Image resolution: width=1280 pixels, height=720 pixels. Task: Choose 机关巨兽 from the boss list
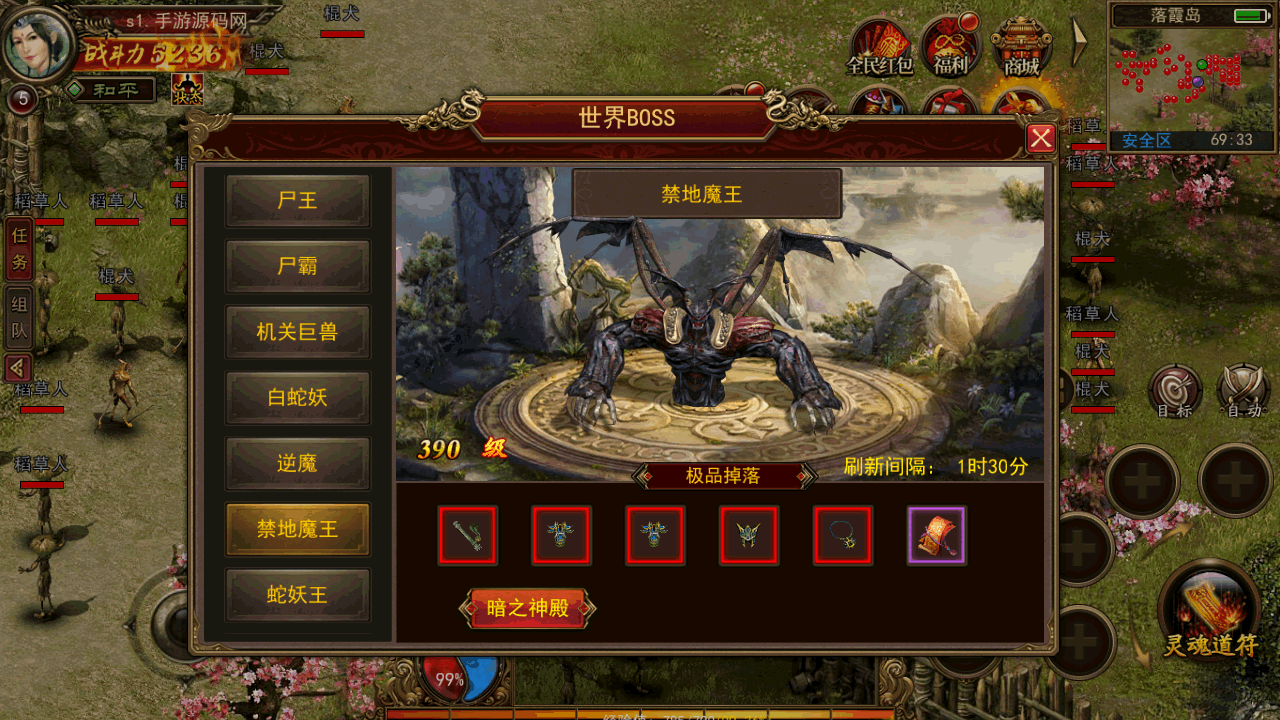click(298, 333)
